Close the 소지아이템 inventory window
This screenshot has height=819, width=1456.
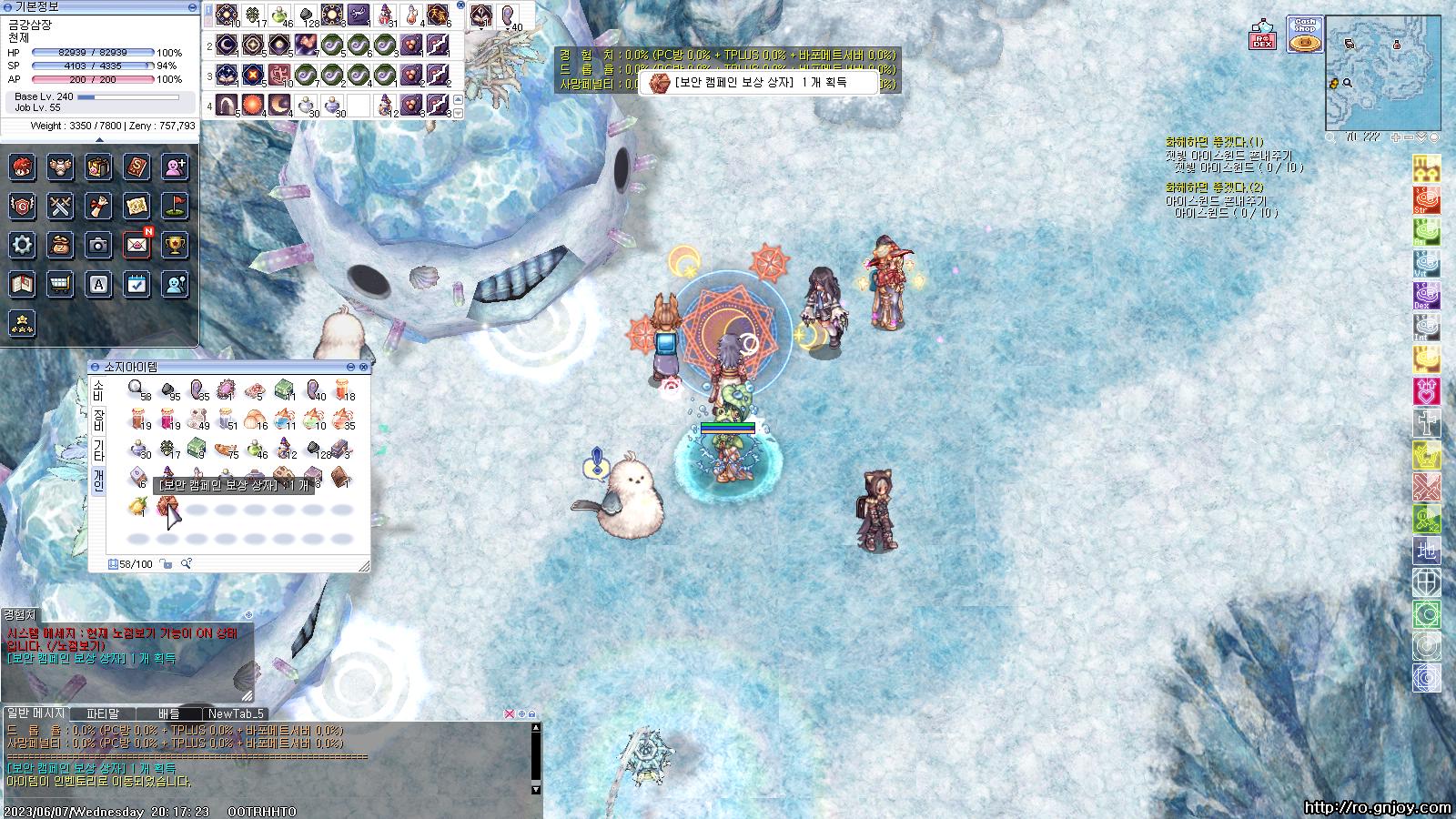(364, 367)
